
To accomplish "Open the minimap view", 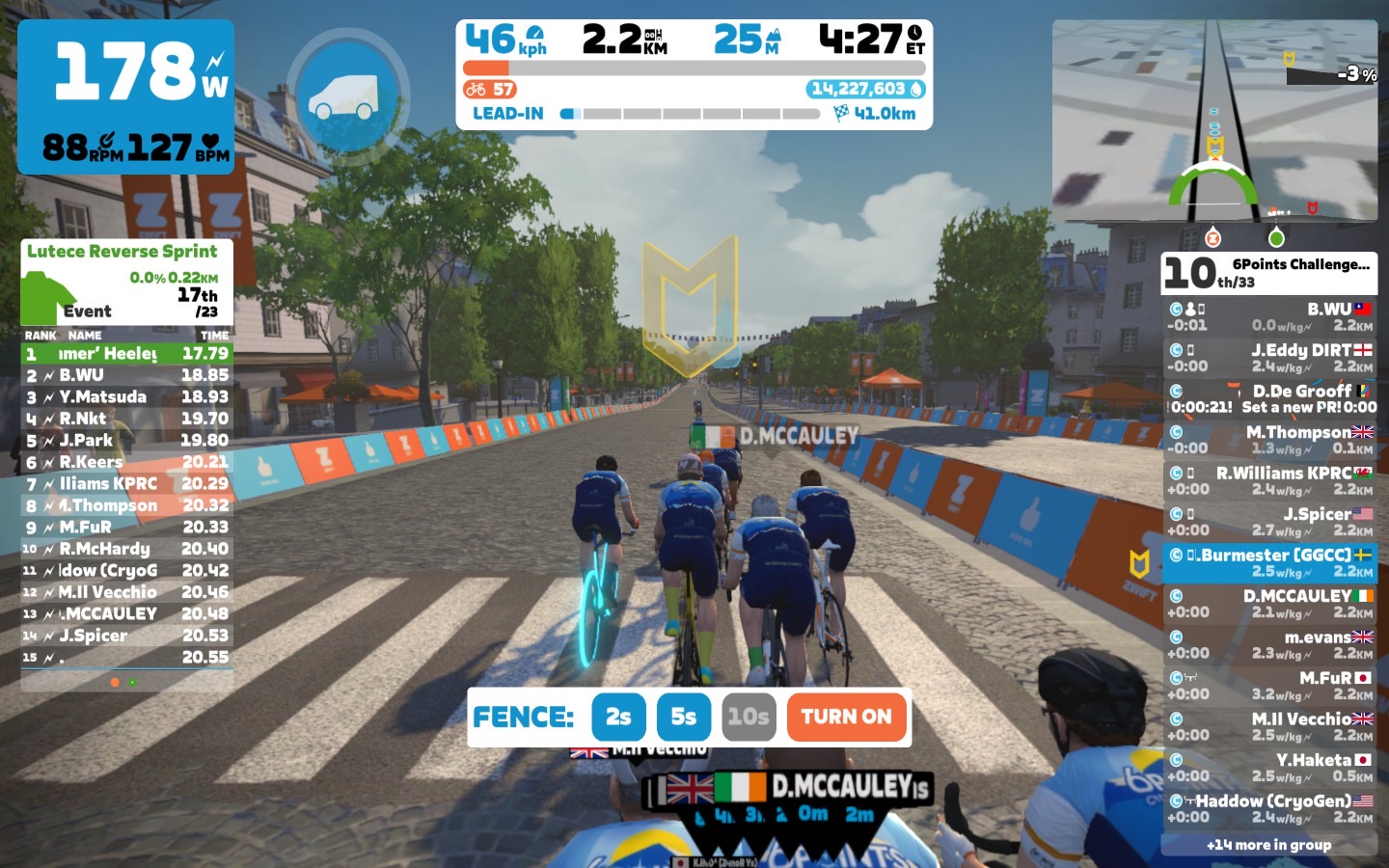I will tap(1214, 121).
